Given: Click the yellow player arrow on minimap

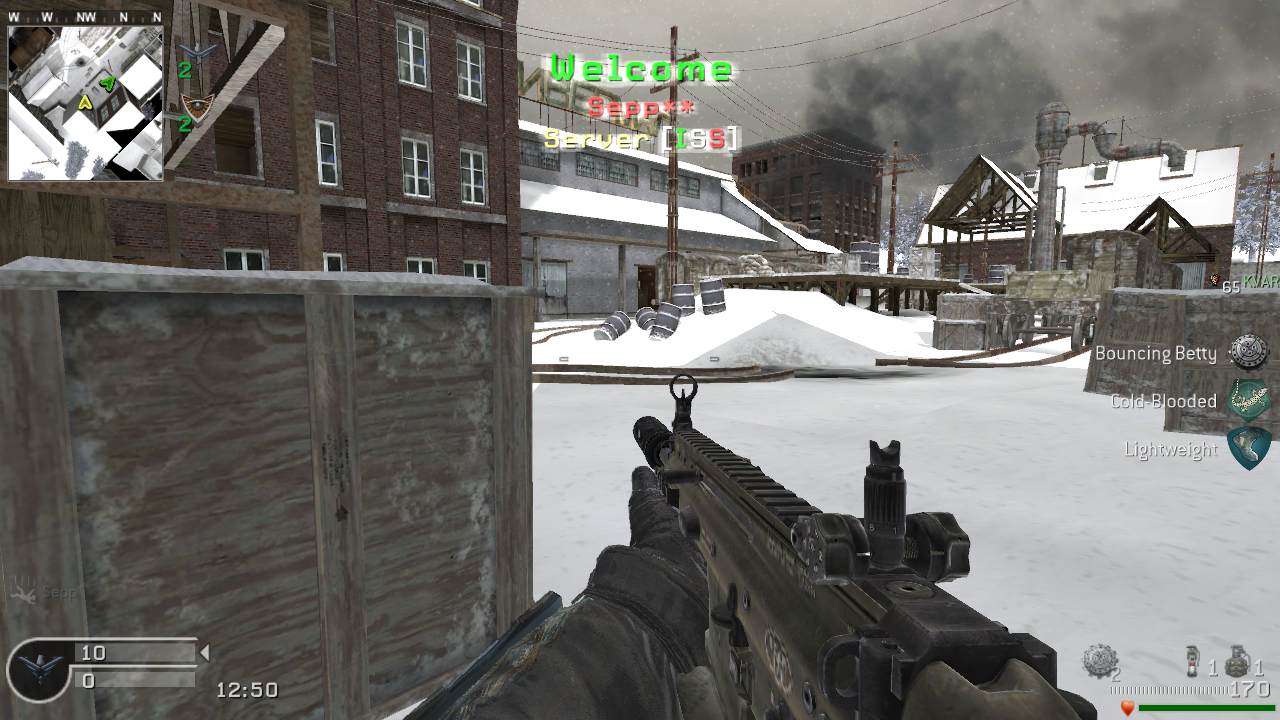Looking at the screenshot, I should tap(86, 101).
